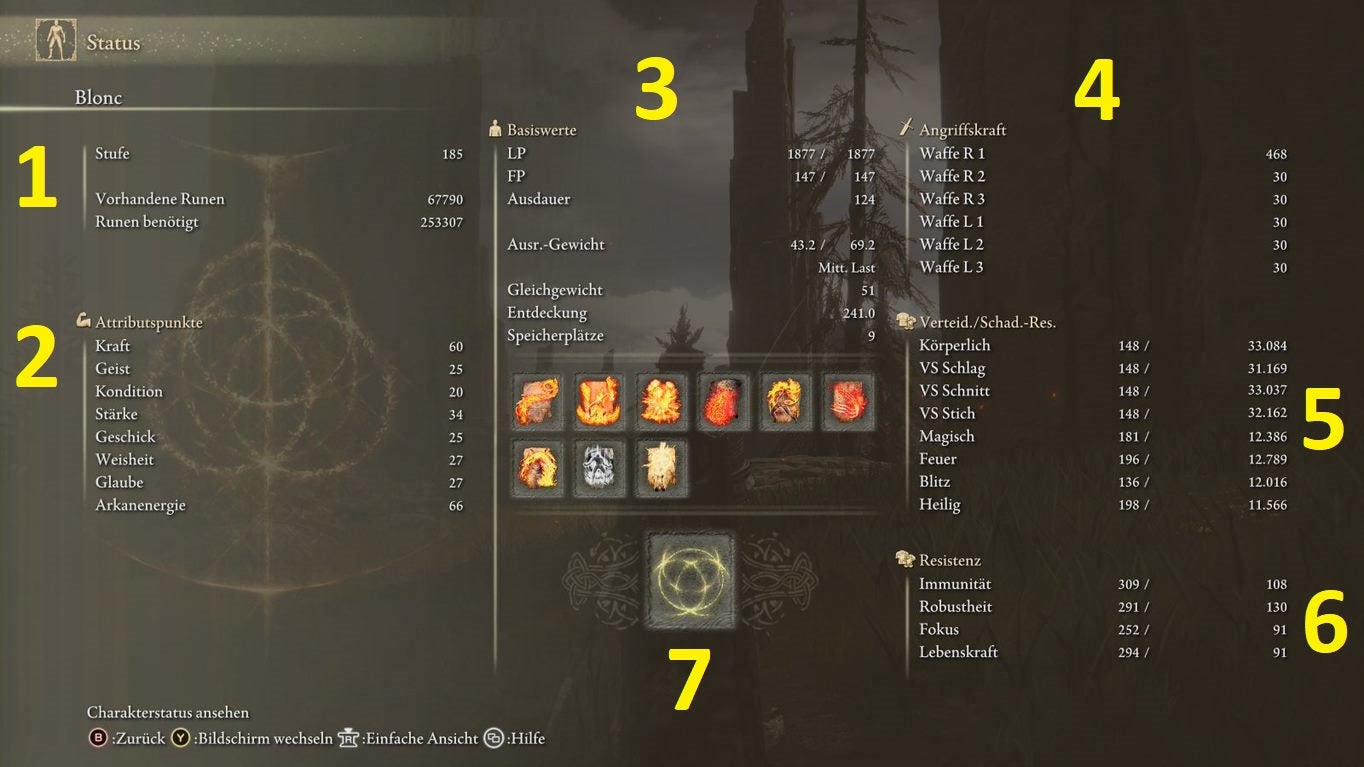Click the character figure icon beside Status
Screen dimensions: 1364x767
55,39
